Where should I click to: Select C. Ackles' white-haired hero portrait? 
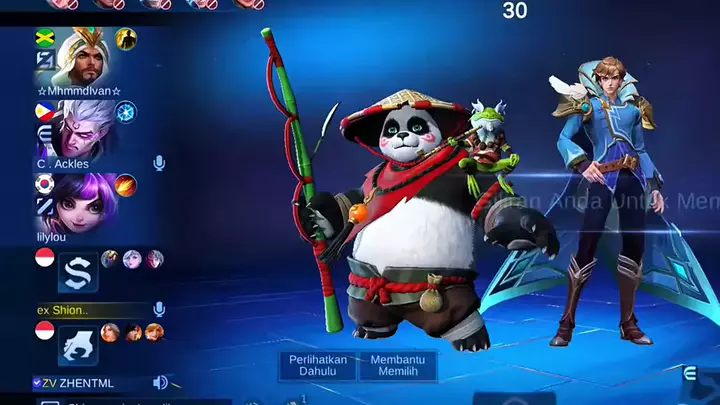pyautogui.click(x=83, y=127)
